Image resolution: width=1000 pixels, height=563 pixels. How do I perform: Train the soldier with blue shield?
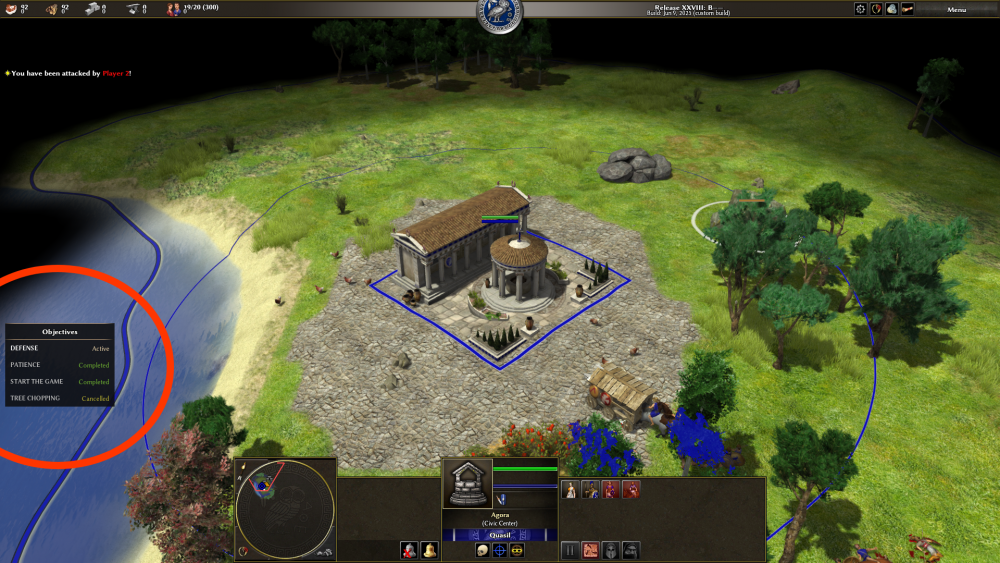click(x=591, y=489)
